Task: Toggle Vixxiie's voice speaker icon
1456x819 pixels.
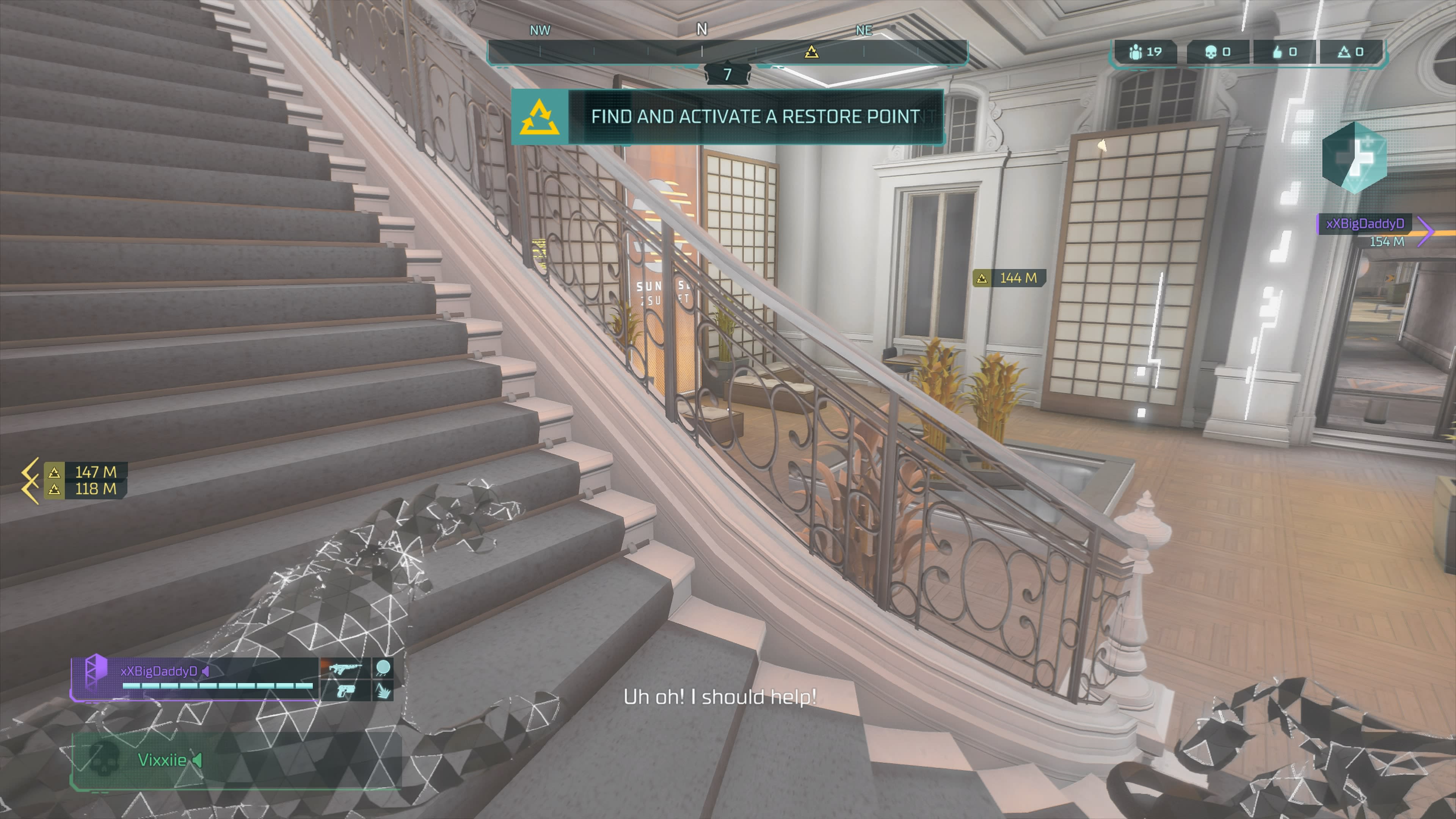Action: (x=197, y=759)
